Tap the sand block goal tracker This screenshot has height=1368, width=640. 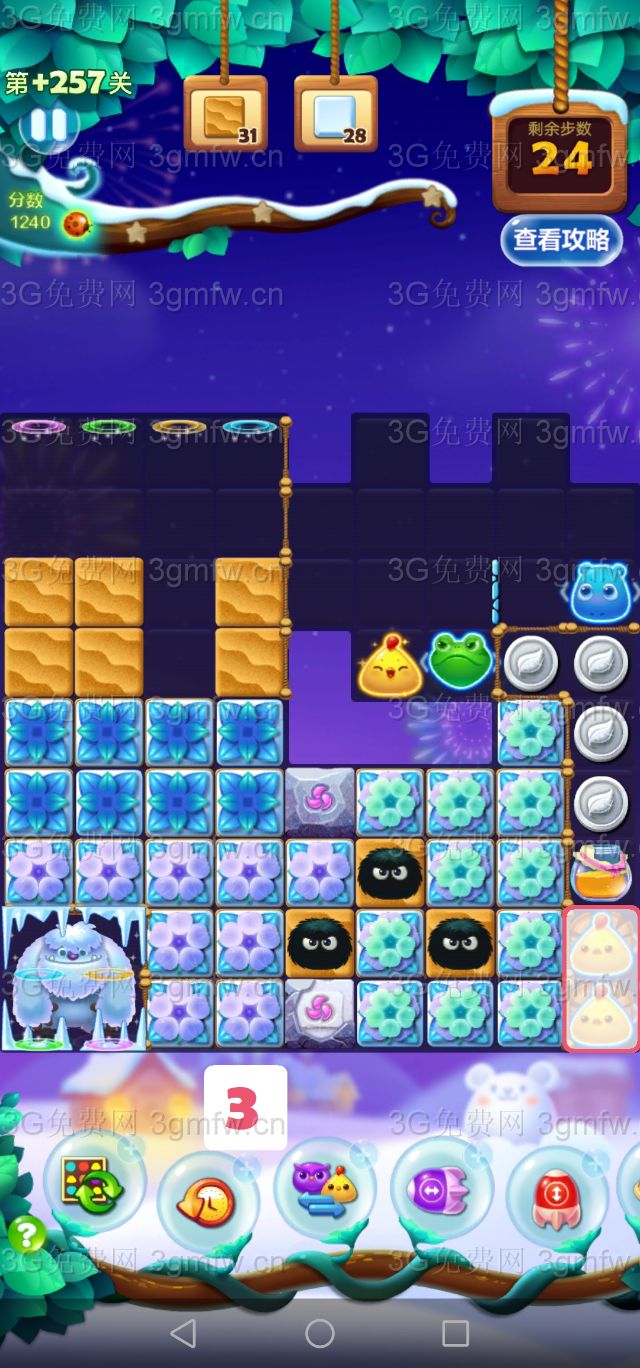pyautogui.click(x=225, y=115)
